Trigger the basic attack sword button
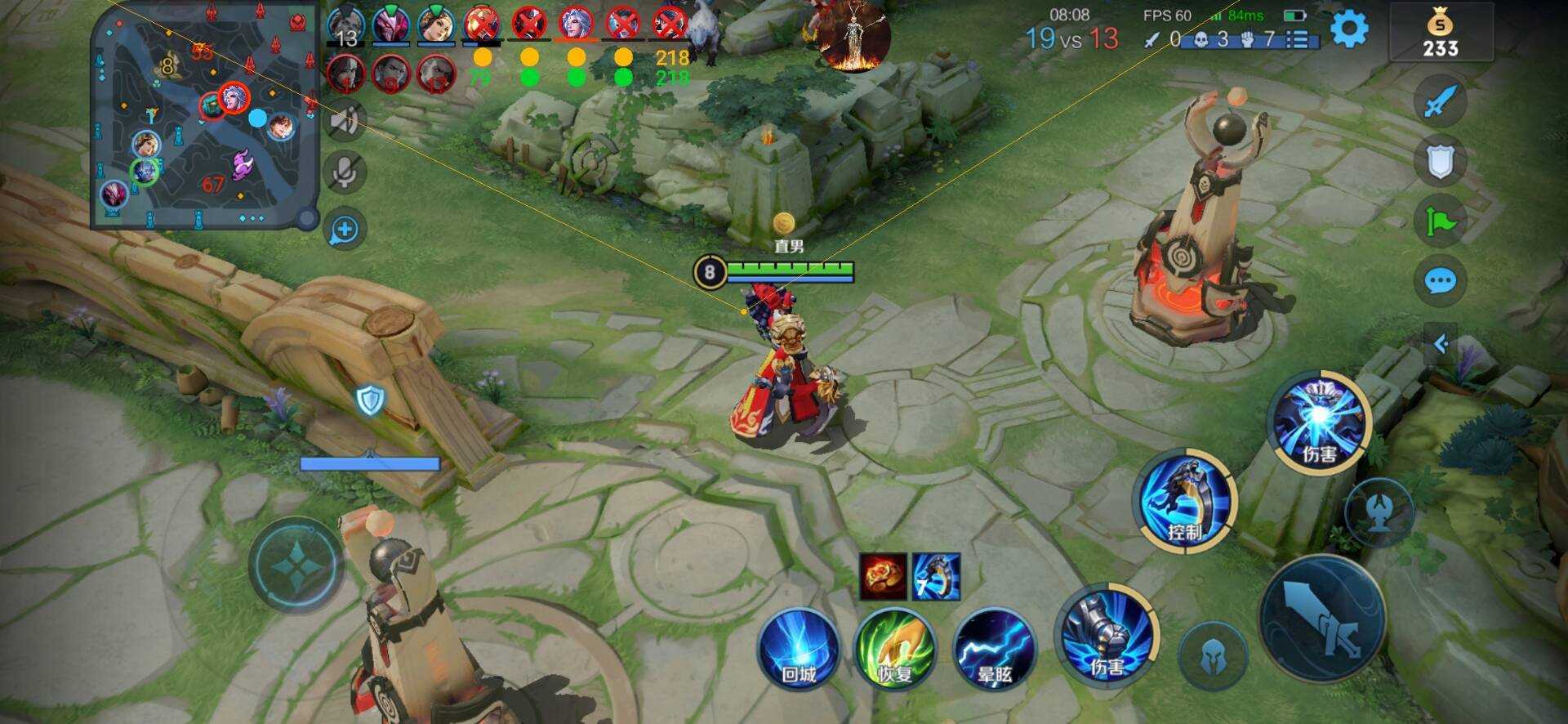This screenshot has width=1568, height=724. coord(1321,619)
